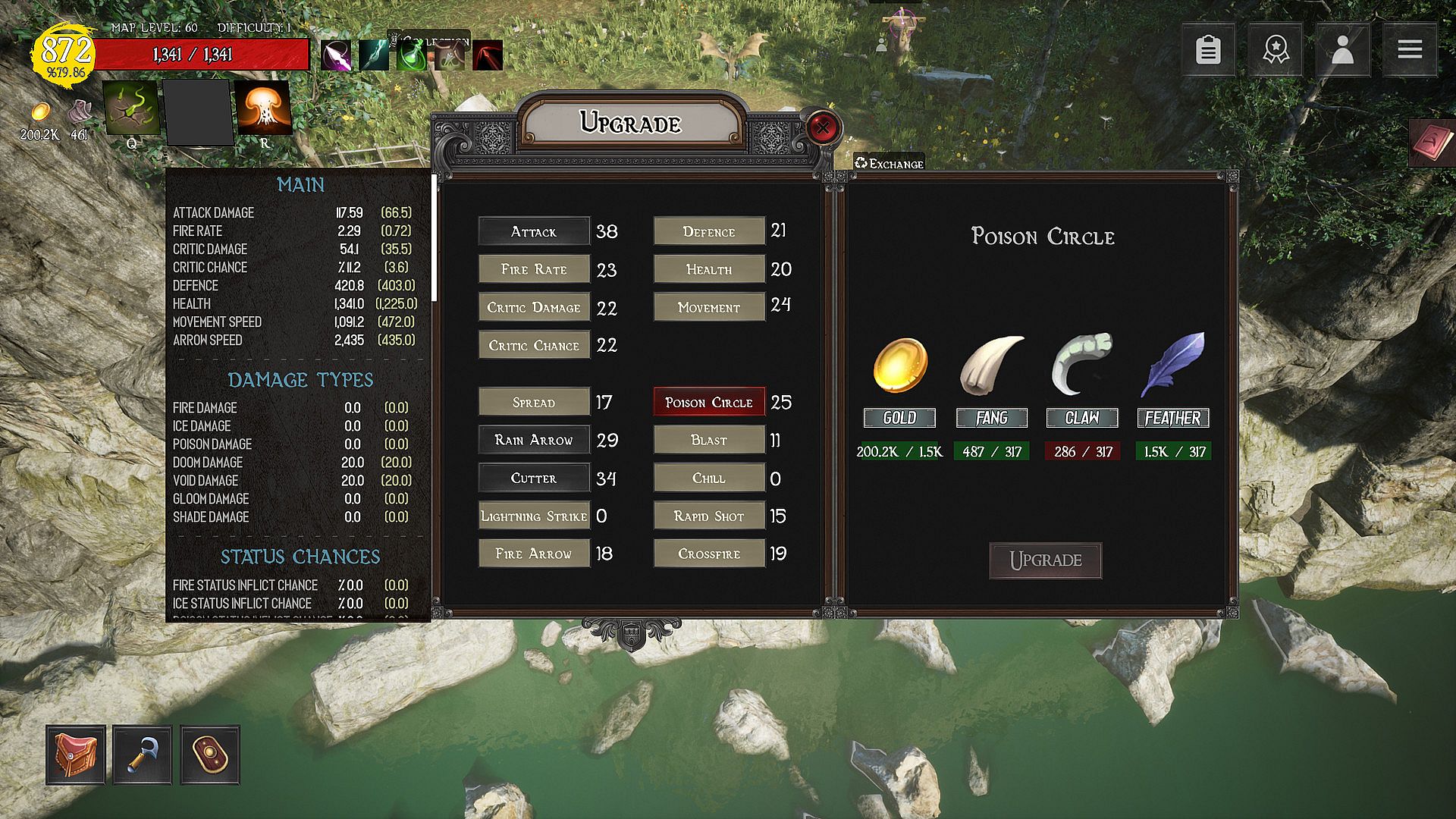Image resolution: width=1456 pixels, height=819 pixels.
Task: Open the clipboard quest log
Action: tap(1208, 50)
